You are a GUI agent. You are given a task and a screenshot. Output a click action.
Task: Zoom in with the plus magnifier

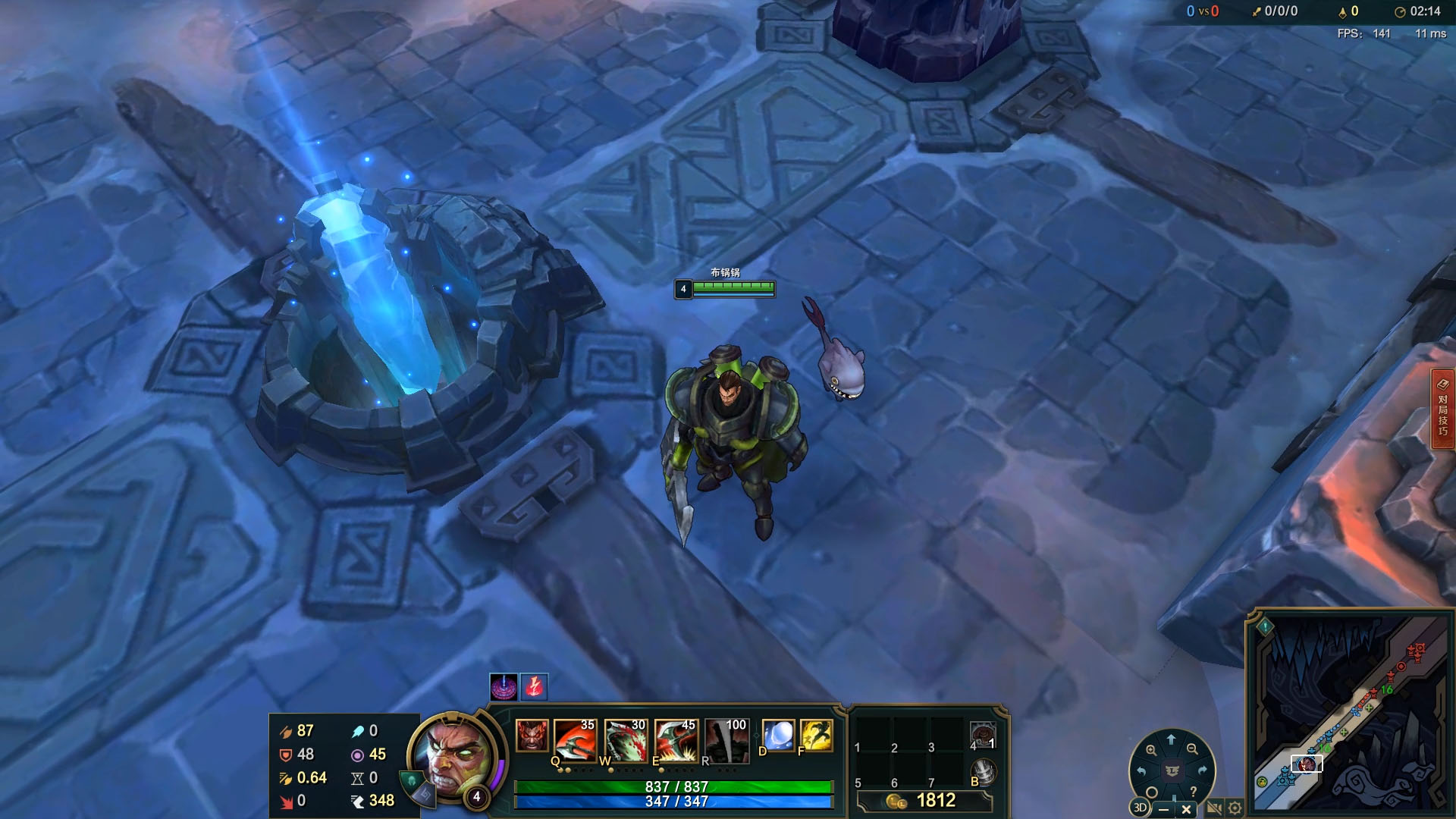click(1151, 750)
